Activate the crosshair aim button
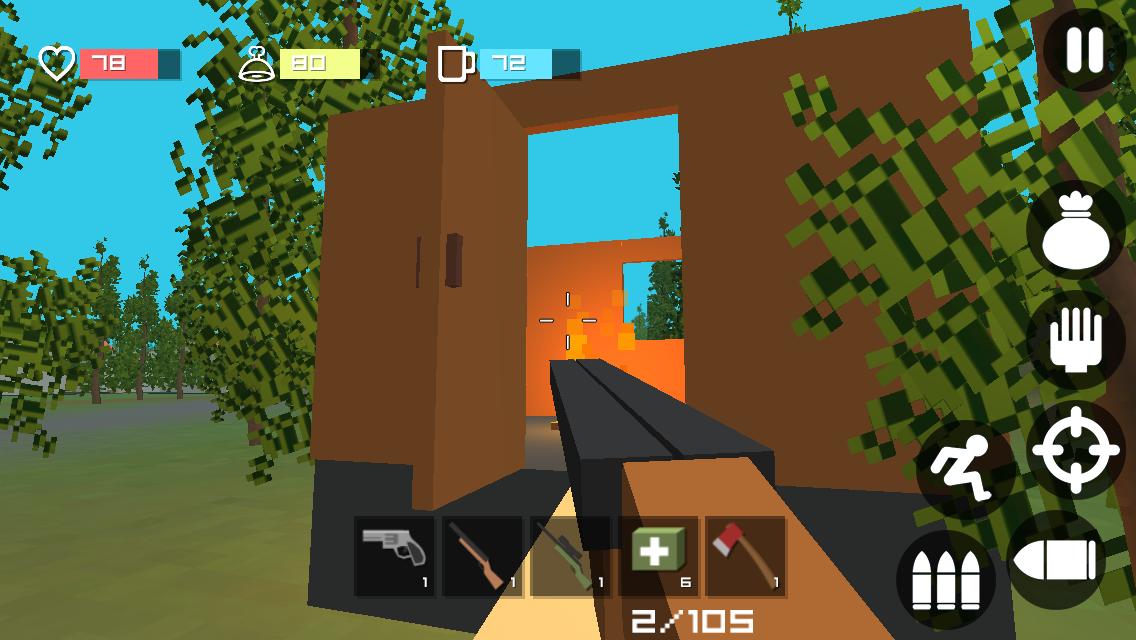 pos(1075,450)
